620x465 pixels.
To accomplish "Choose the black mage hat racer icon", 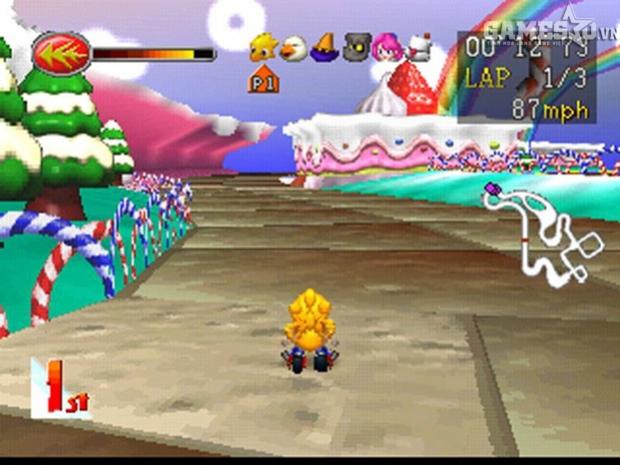I will (x=323, y=47).
